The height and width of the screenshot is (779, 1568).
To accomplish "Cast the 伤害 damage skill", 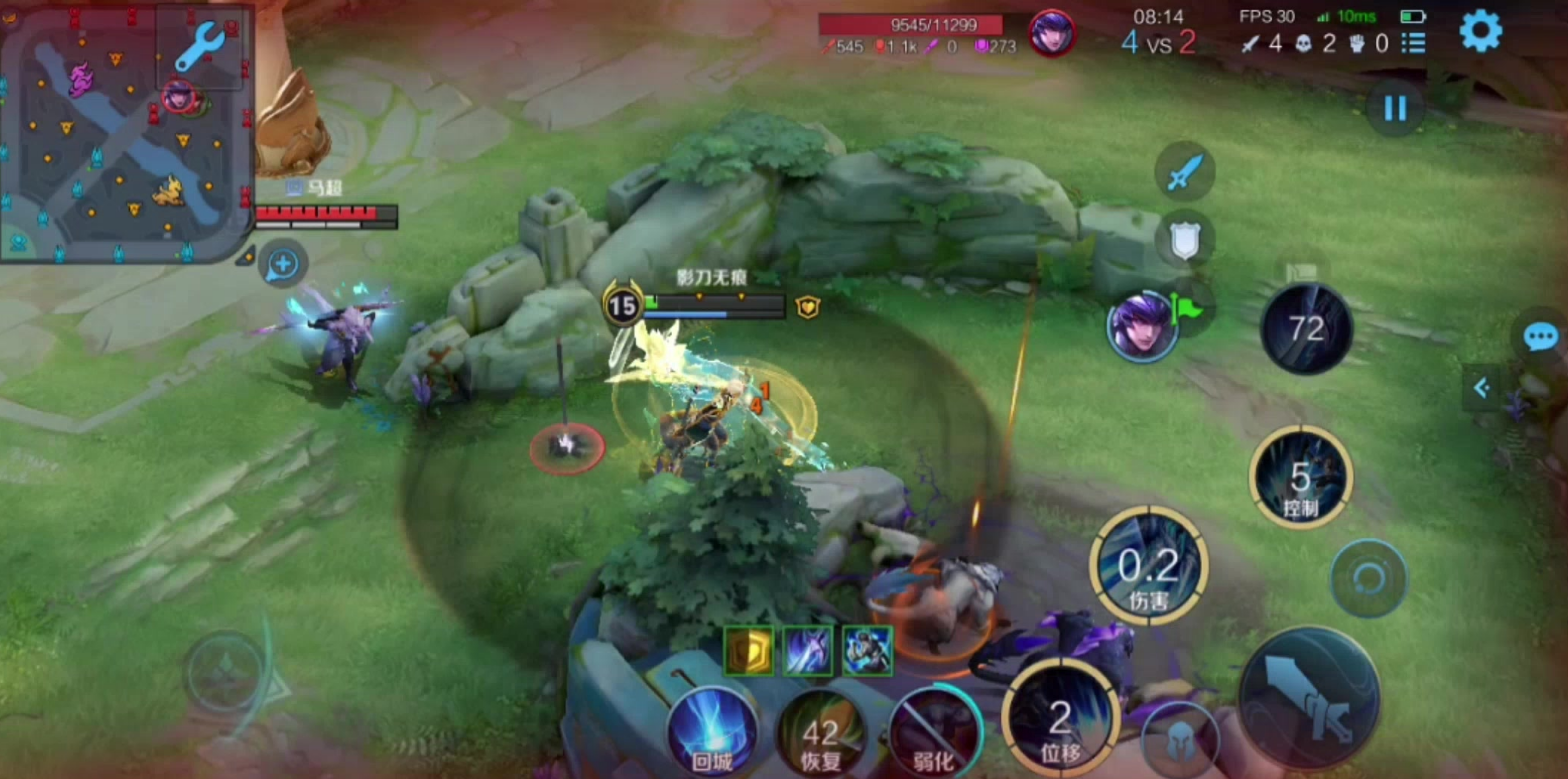I will click(1148, 567).
